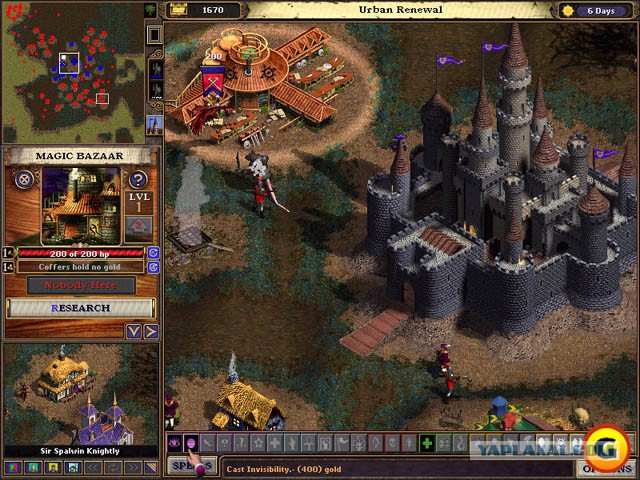The height and width of the screenshot is (480, 640).
Task: Click the right arrow button under Research
Action: pyautogui.click(x=150, y=331)
